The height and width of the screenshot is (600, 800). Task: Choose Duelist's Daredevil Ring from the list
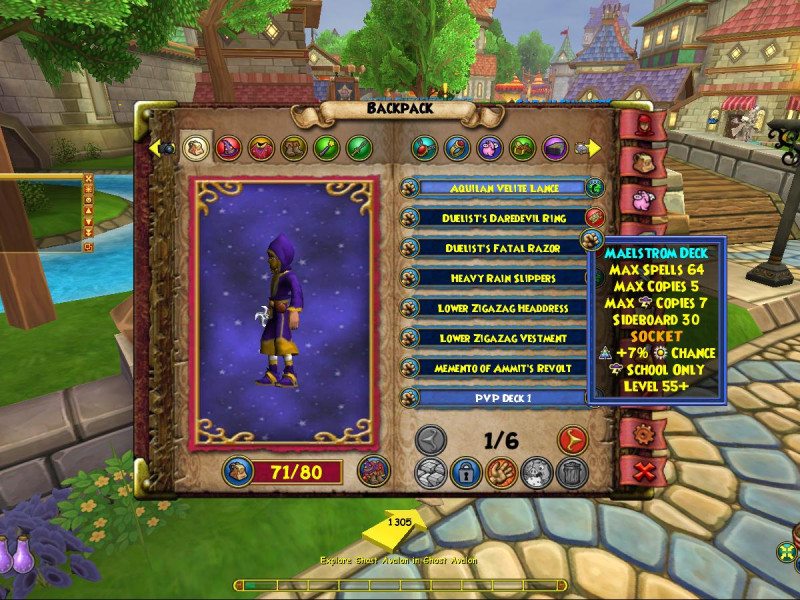click(x=496, y=217)
